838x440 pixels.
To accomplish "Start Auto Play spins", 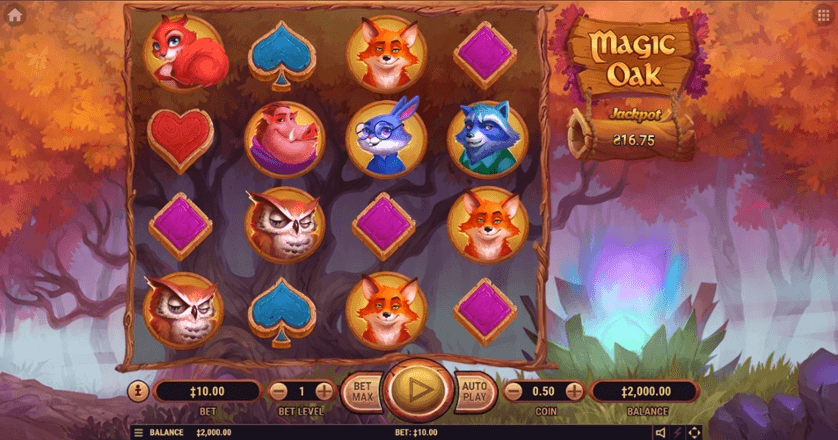I will (475, 391).
